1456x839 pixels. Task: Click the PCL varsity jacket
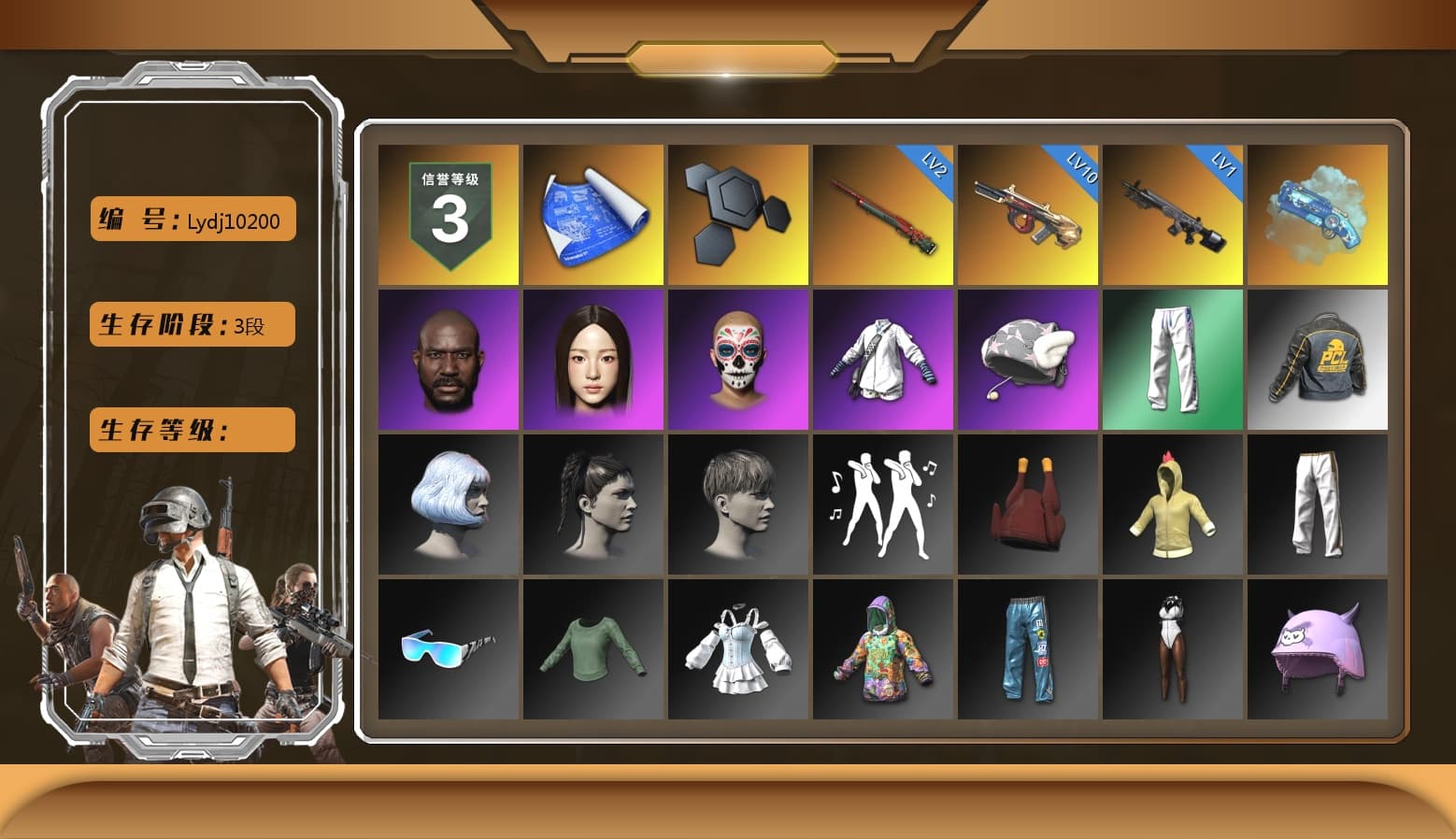click(1318, 359)
